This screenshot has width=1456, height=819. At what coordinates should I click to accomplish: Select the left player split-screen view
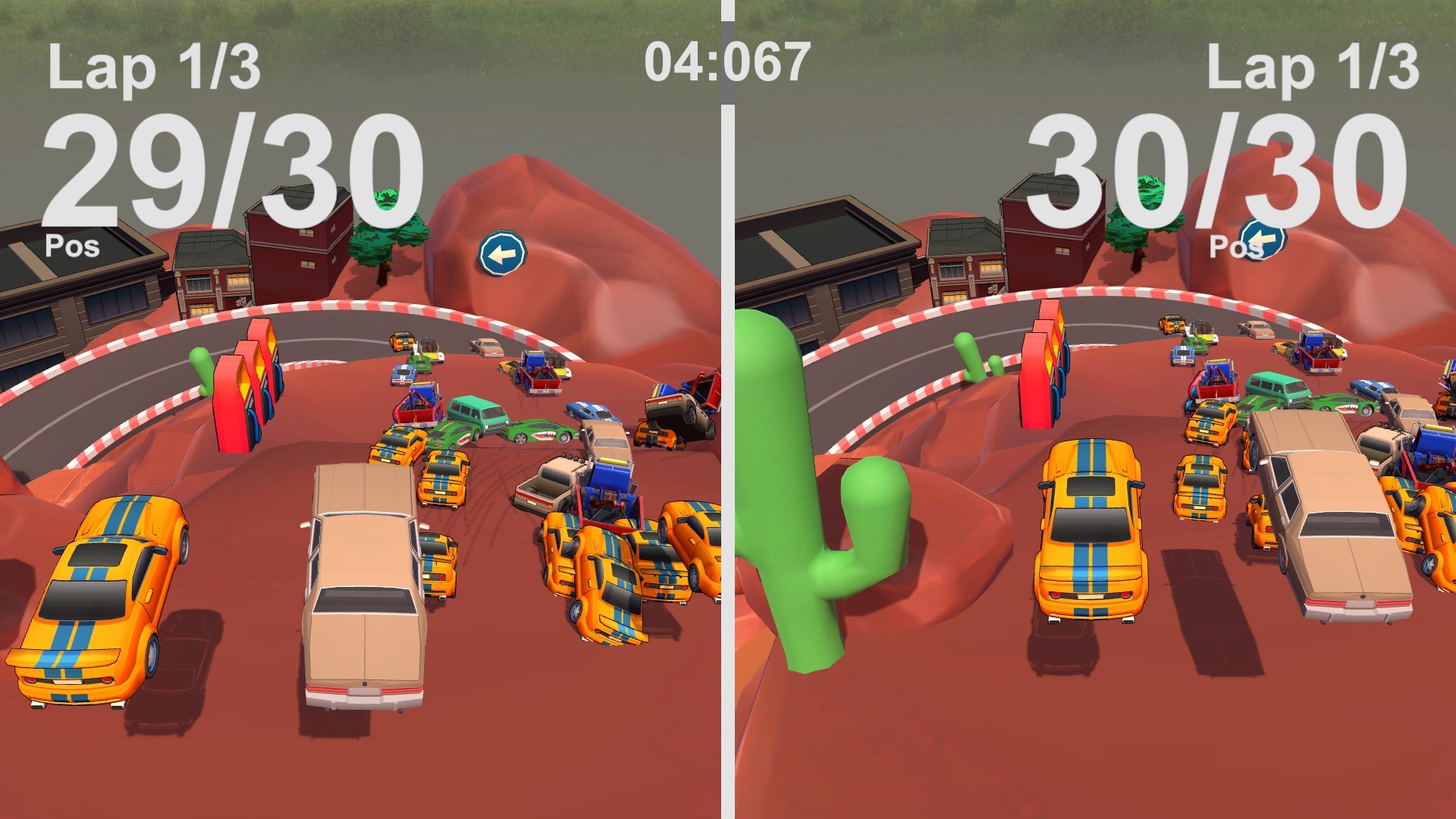click(364, 409)
